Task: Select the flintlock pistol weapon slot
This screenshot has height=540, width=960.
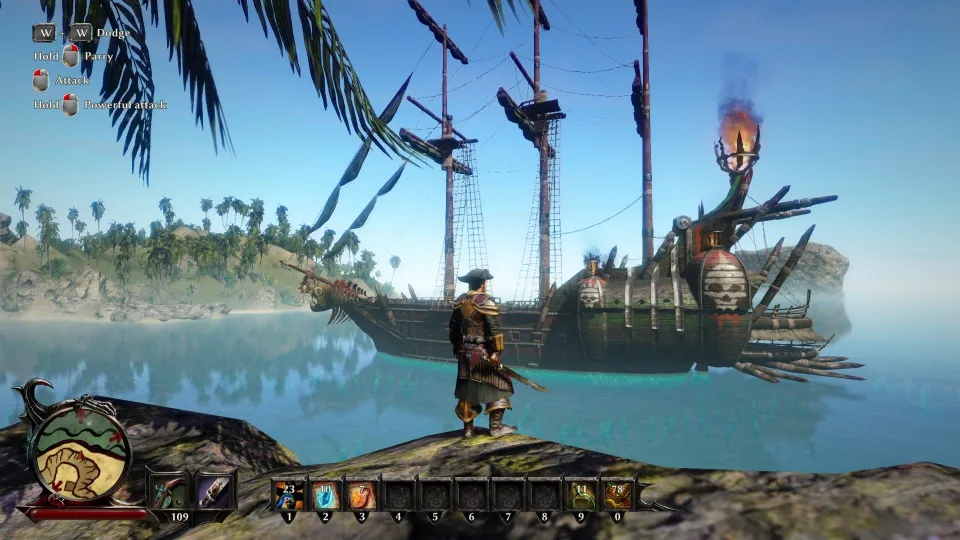Action: (x=167, y=492)
